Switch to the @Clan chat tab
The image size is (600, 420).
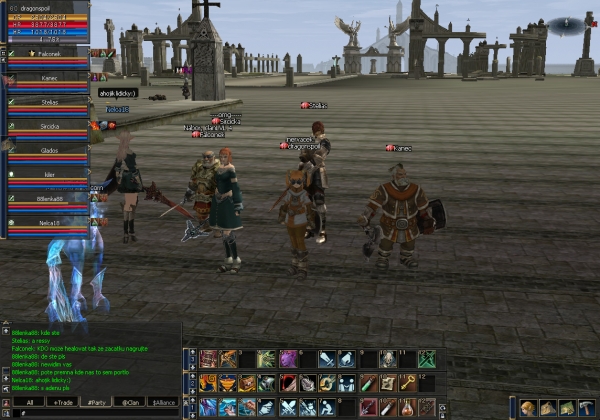(131, 402)
